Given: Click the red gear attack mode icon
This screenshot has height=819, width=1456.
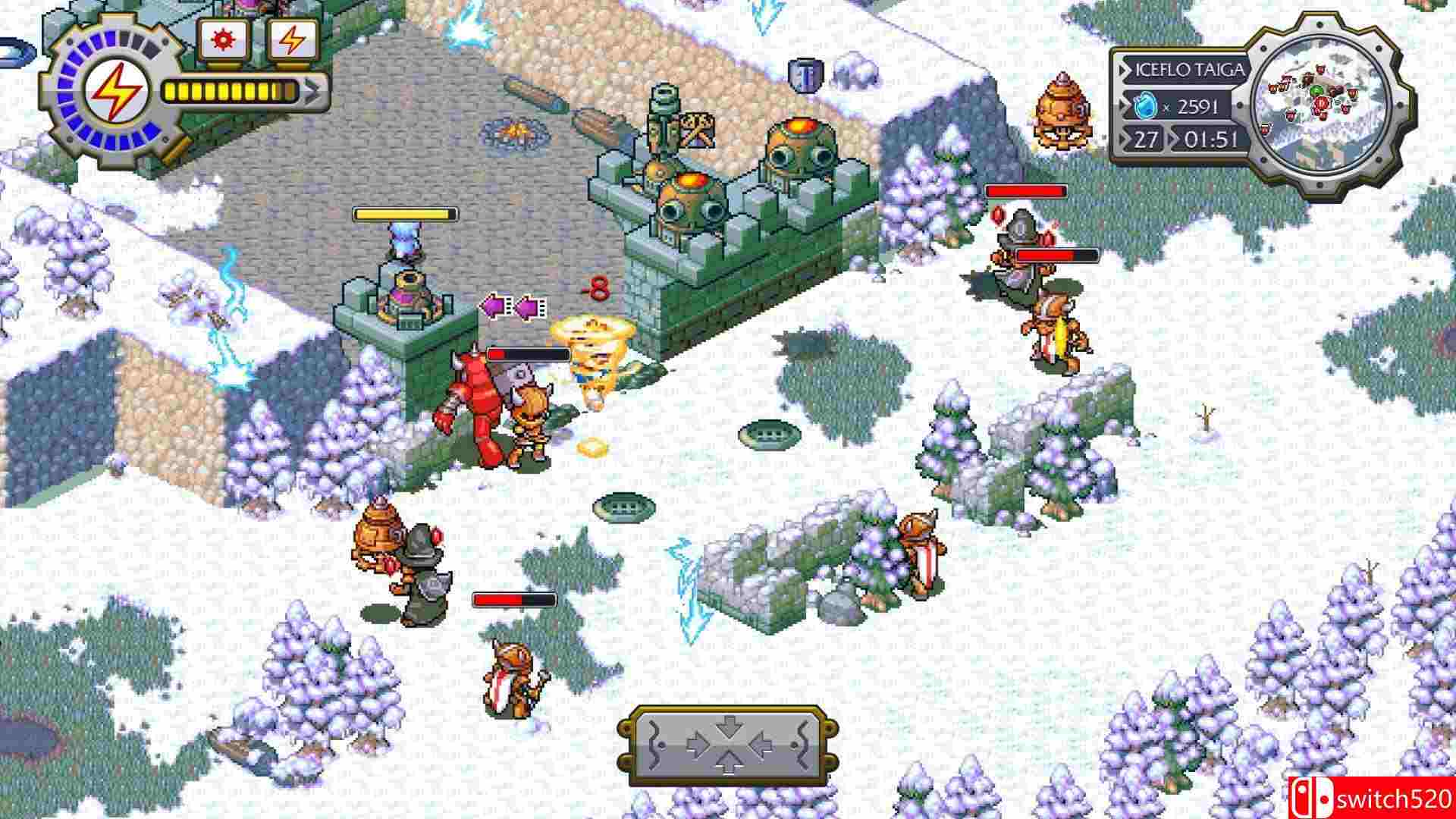Looking at the screenshot, I should (223, 39).
